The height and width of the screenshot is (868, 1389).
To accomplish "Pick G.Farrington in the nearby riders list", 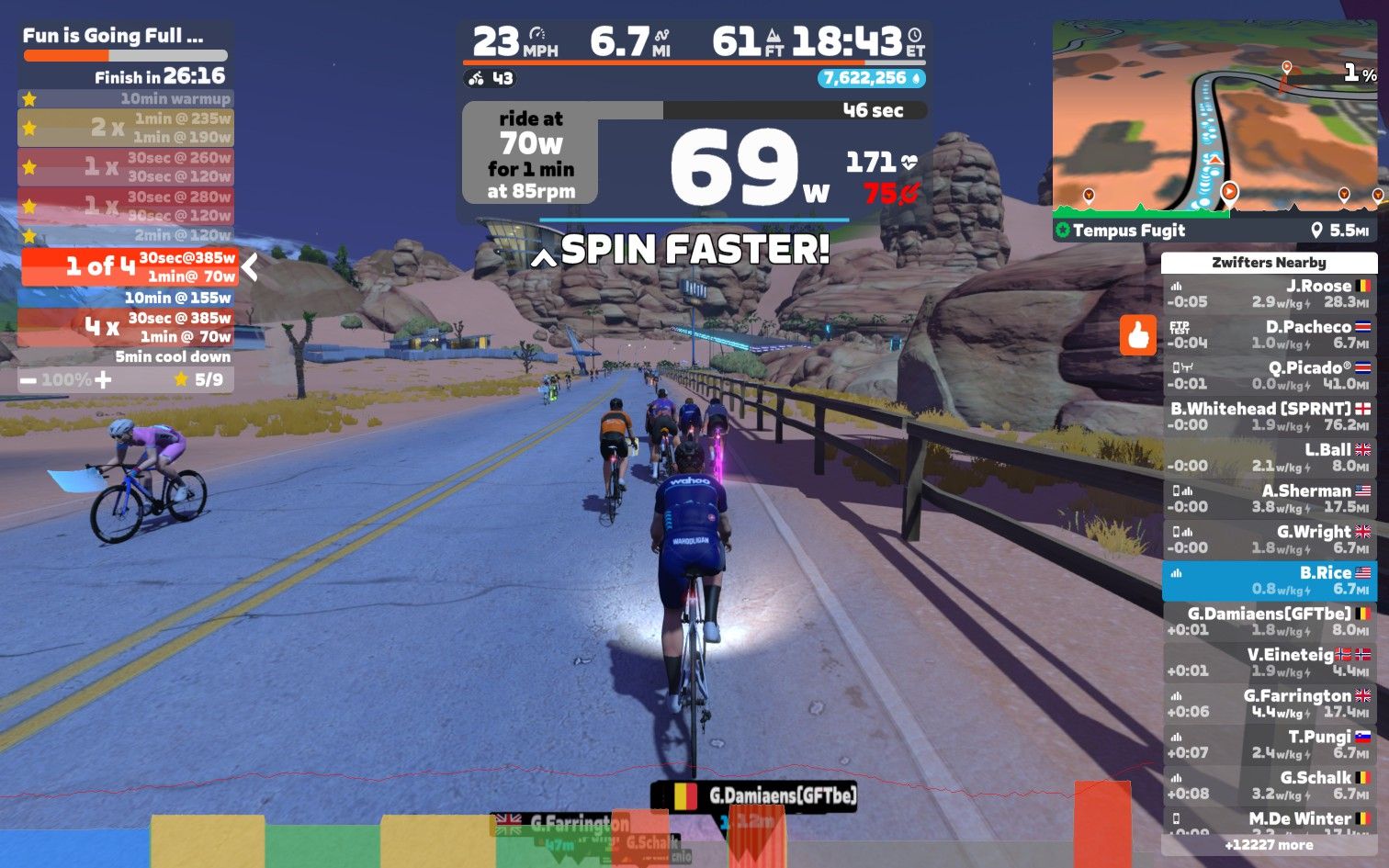I will (x=1269, y=704).
